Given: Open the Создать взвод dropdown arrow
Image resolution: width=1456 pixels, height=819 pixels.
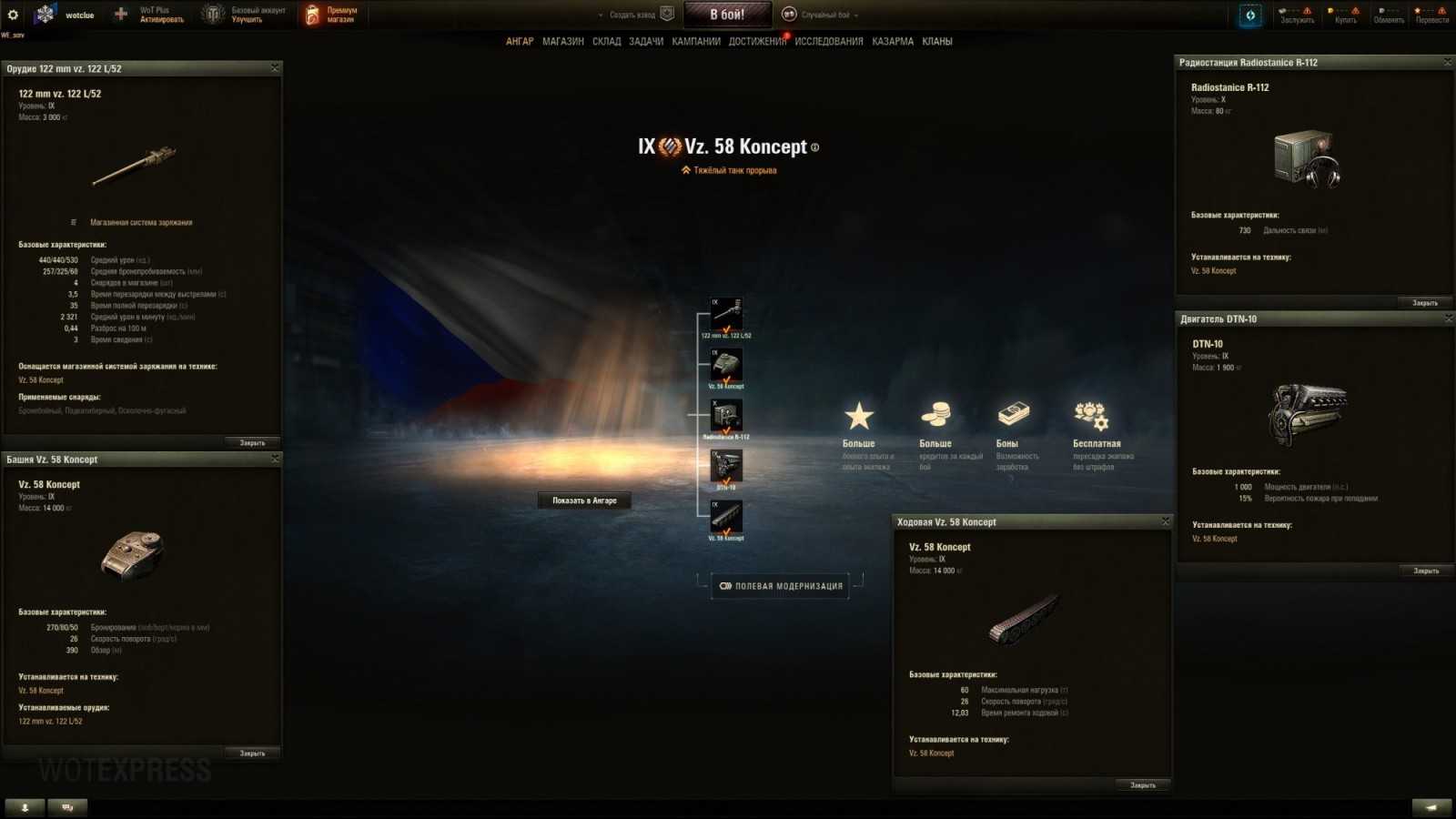Looking at the screenshot, I should [x=601, y=15].
